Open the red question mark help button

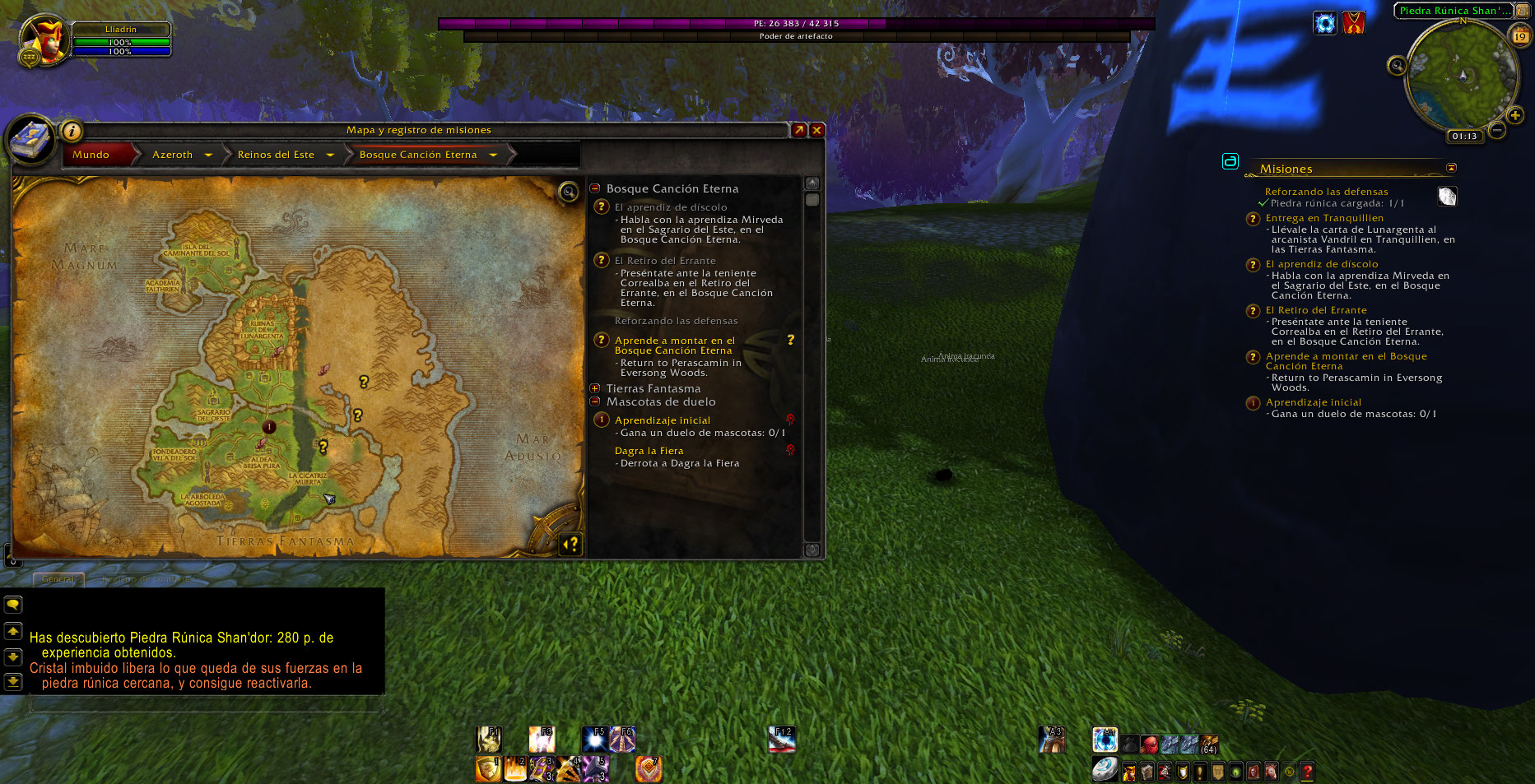[x=1307, y=772]
